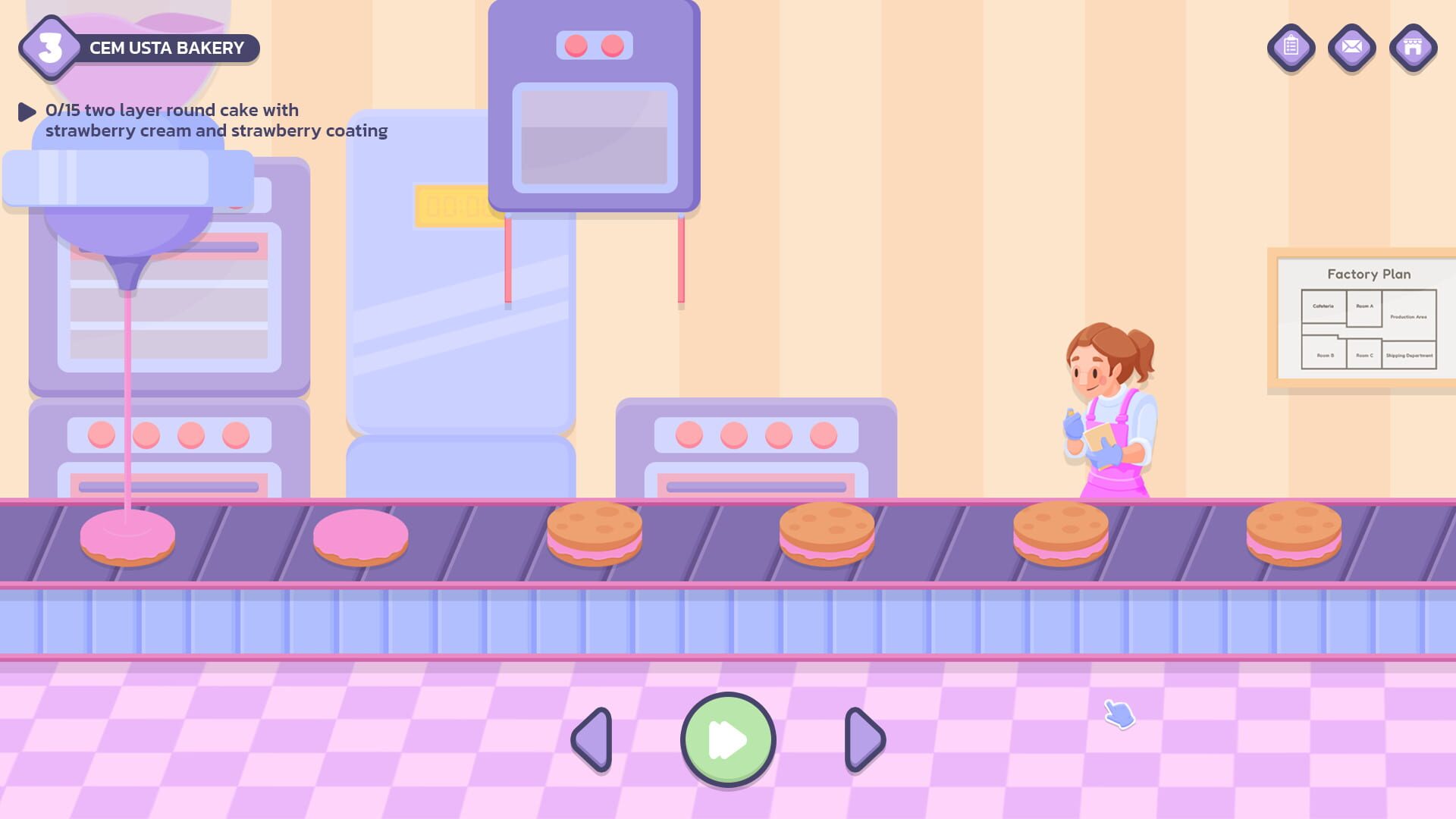Click the oven beside the worker
The width and height of the screenshot is (1456, 819).
click(x=758, y=447)
